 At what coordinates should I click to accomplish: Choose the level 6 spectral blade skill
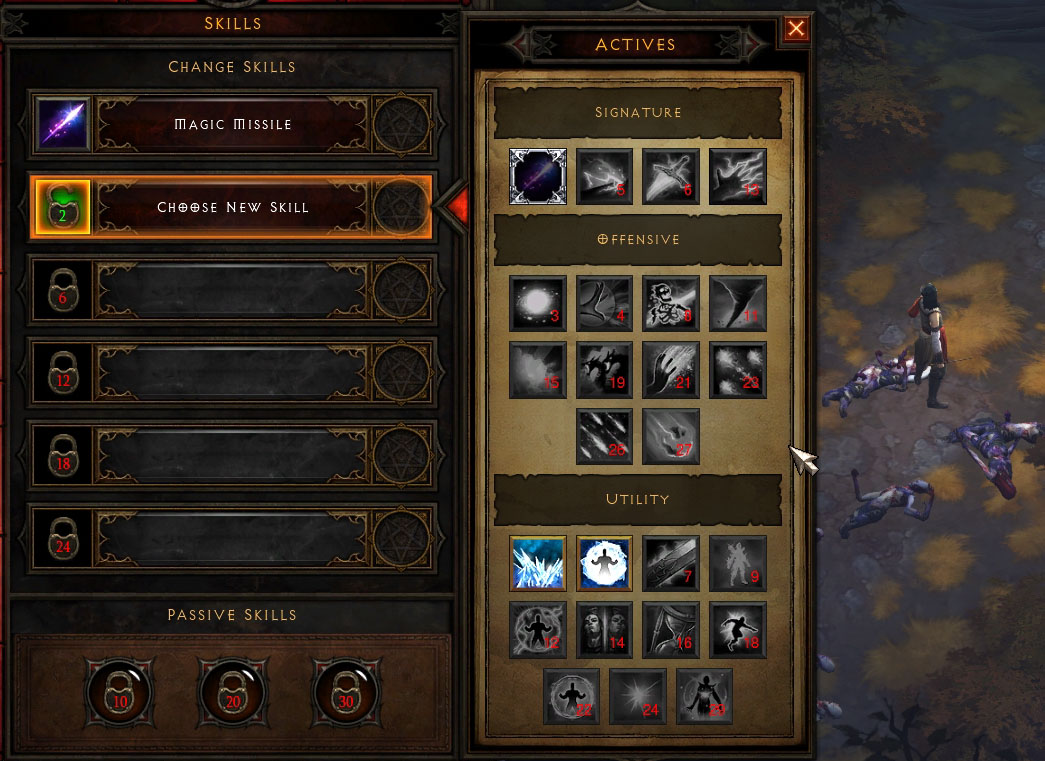671,177
